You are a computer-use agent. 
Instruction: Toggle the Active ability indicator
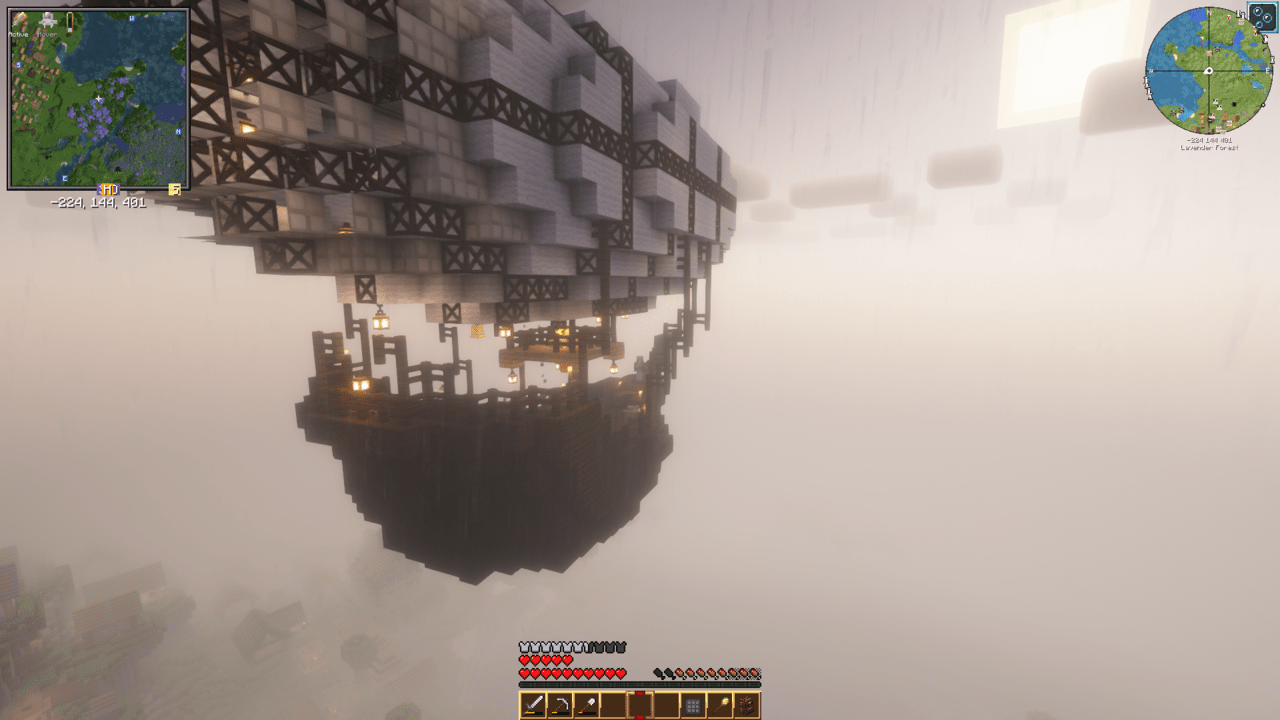pyautogui.click(x=18, y=36)
